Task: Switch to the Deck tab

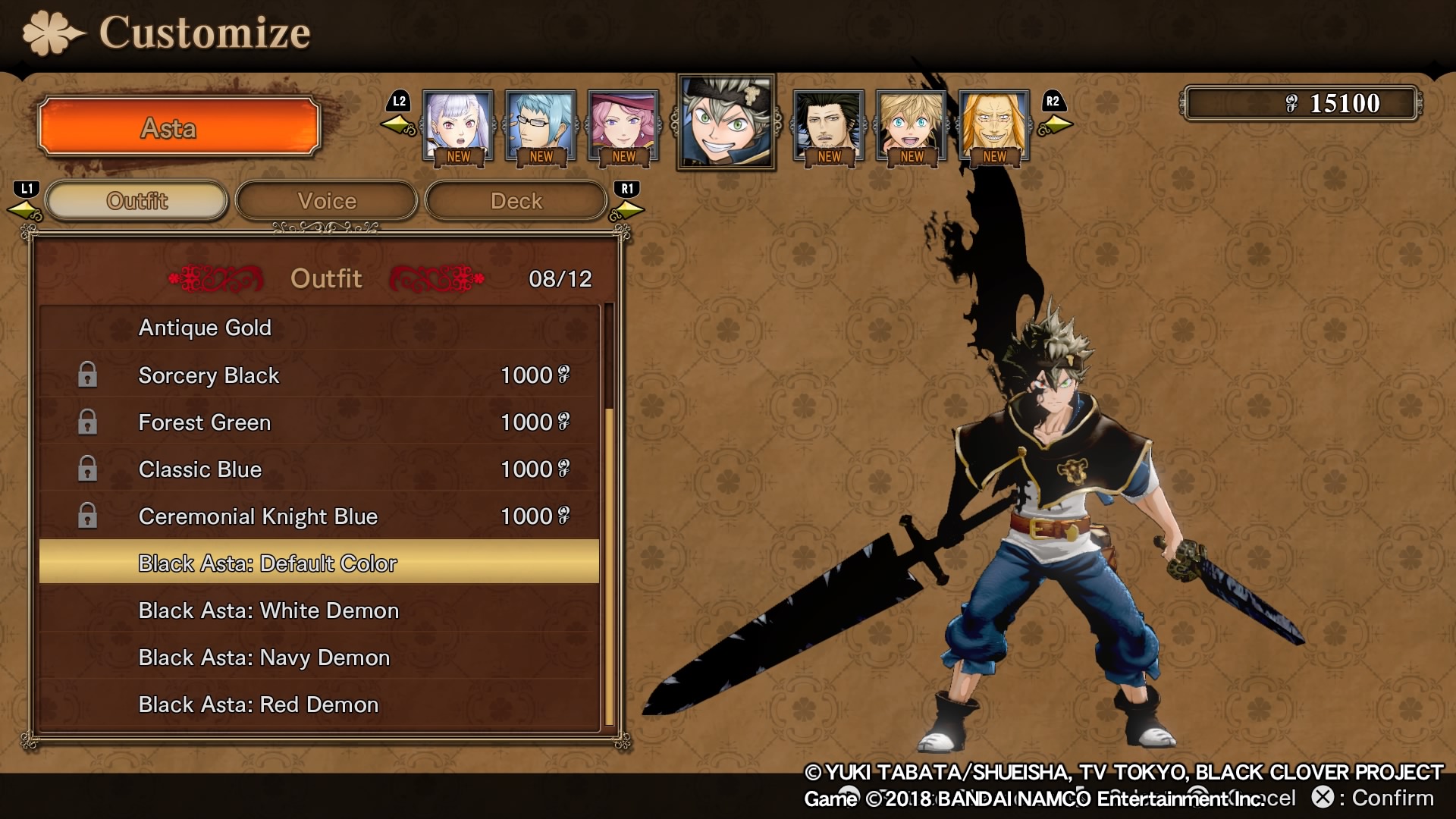Action: [516, 201]
